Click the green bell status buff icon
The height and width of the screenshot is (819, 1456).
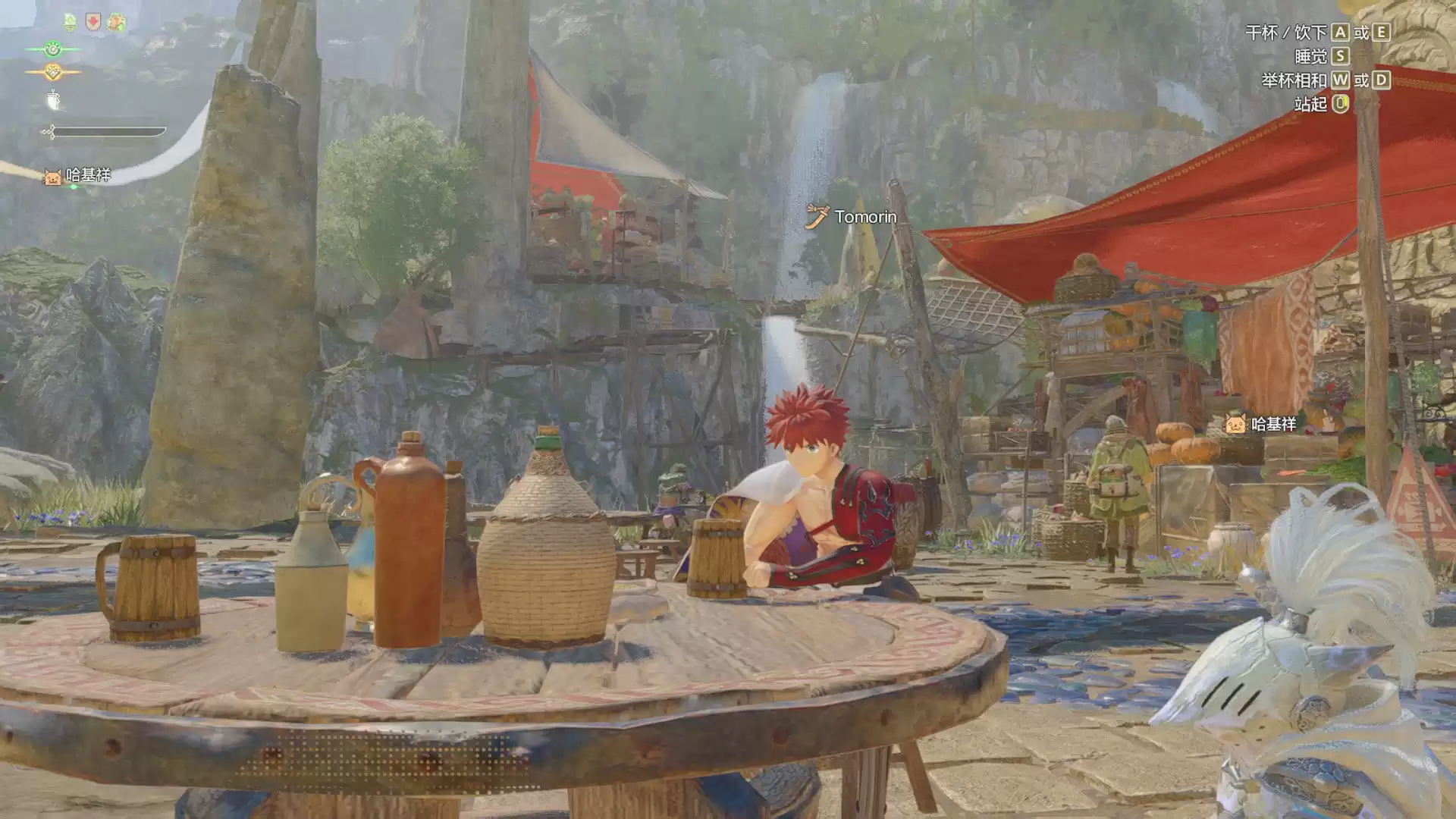tap(70, 22)
